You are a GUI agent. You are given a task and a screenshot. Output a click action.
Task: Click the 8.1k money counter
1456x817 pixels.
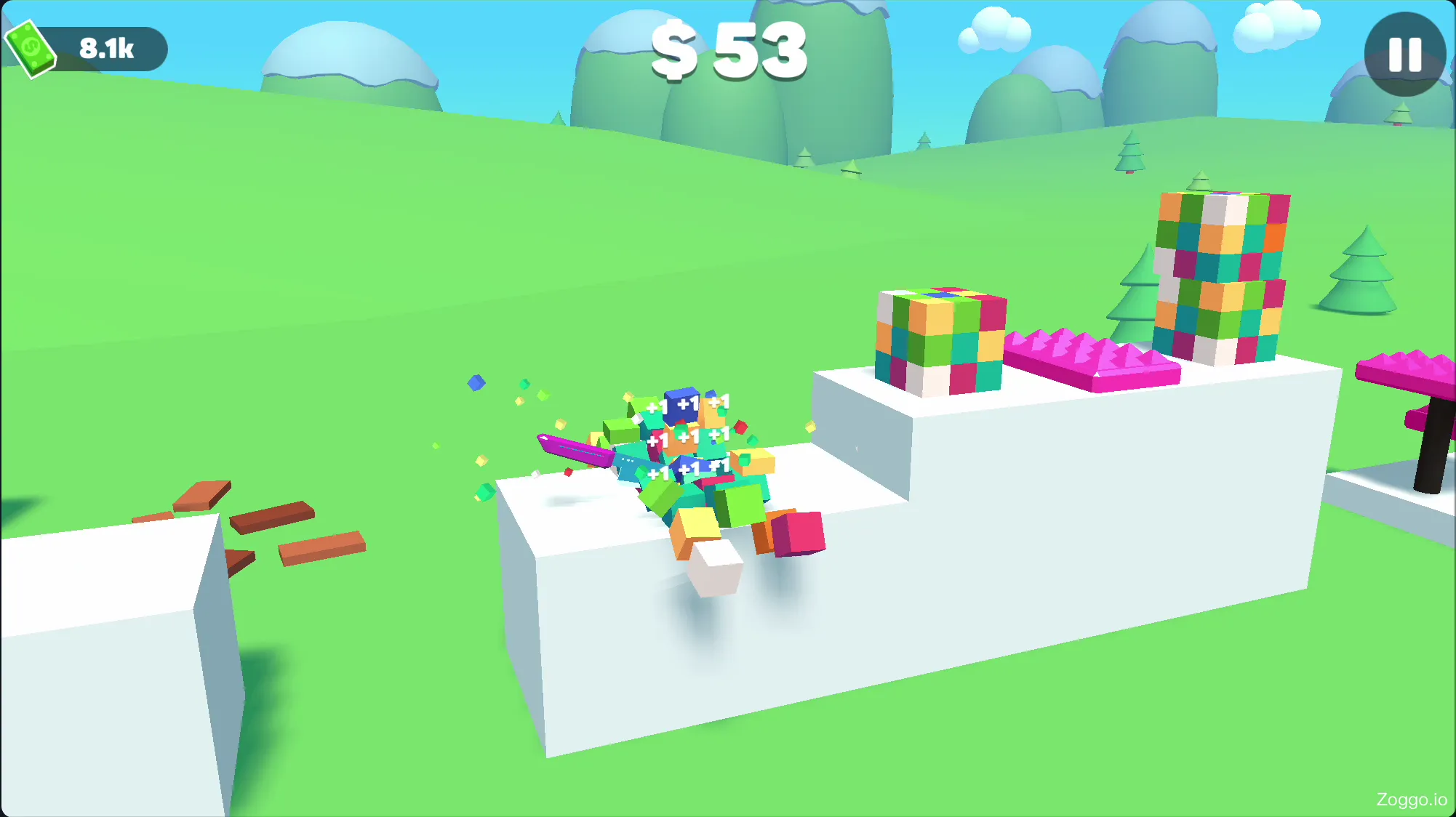pos(105,49)
